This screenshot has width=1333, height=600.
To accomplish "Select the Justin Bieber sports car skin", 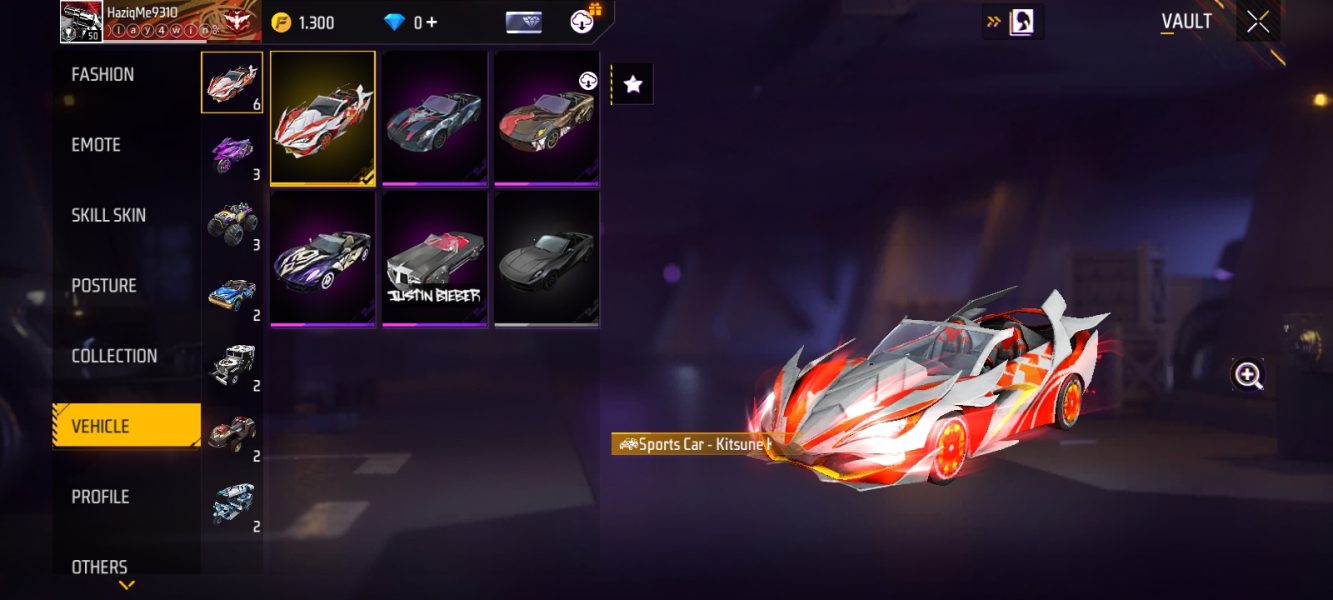I will pyautogui.click(x=434, y=258).
